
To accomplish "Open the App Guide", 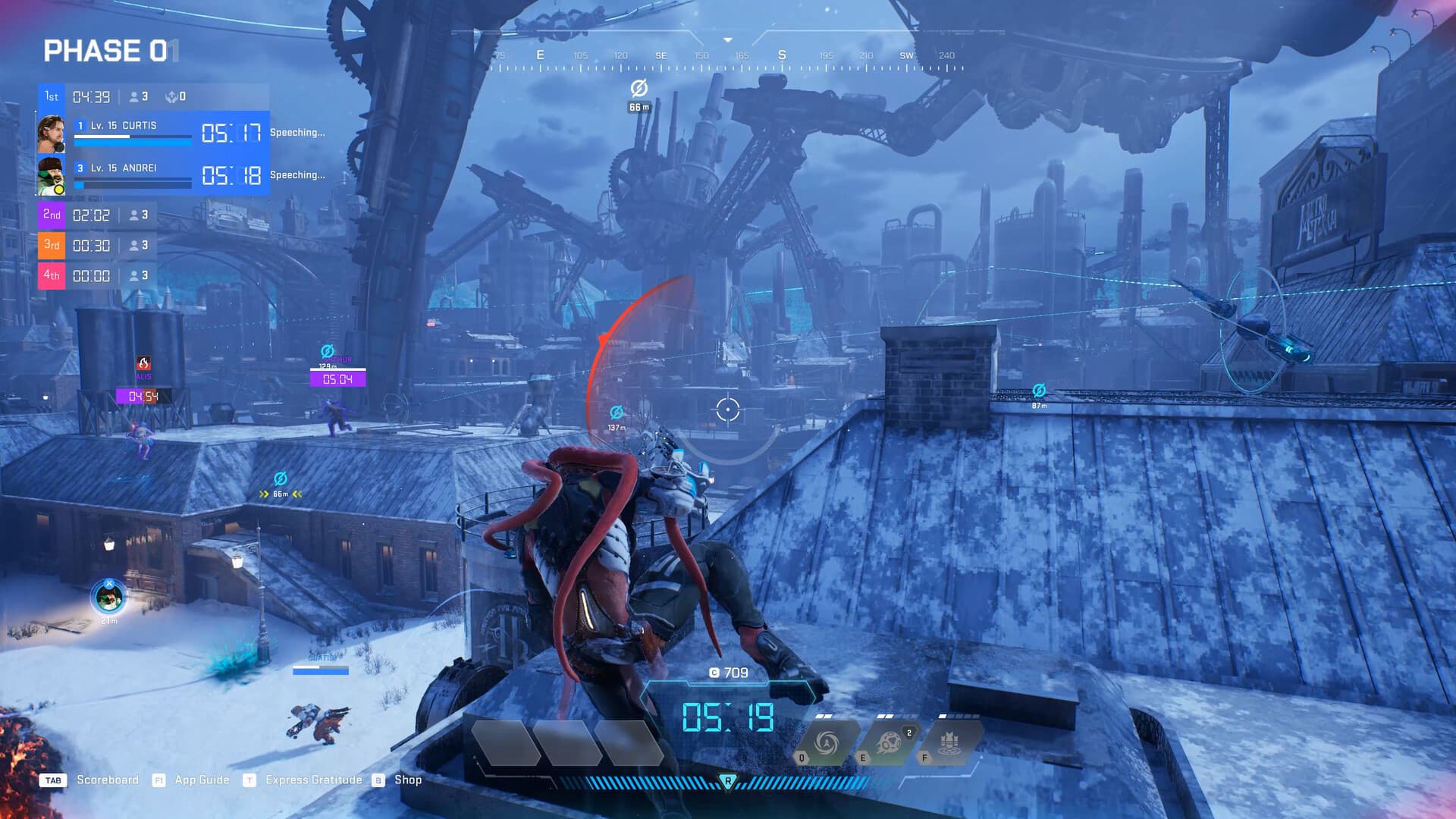I will pos(201,780).
